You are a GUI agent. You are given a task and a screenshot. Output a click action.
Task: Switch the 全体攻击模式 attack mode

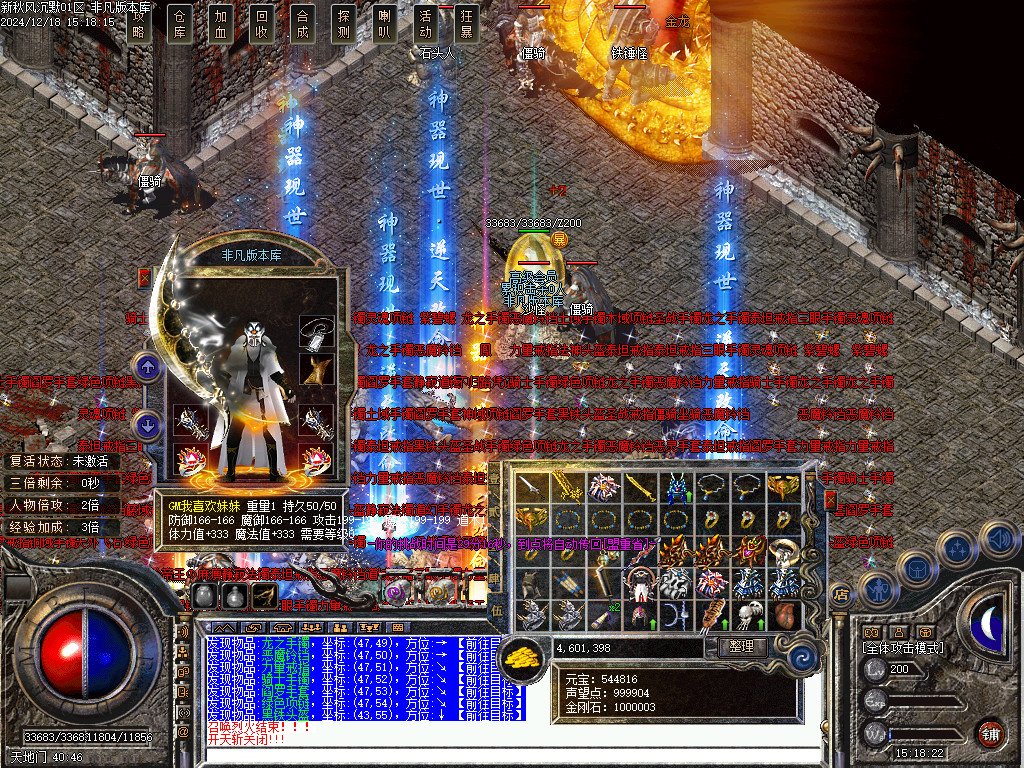(904, 648)
